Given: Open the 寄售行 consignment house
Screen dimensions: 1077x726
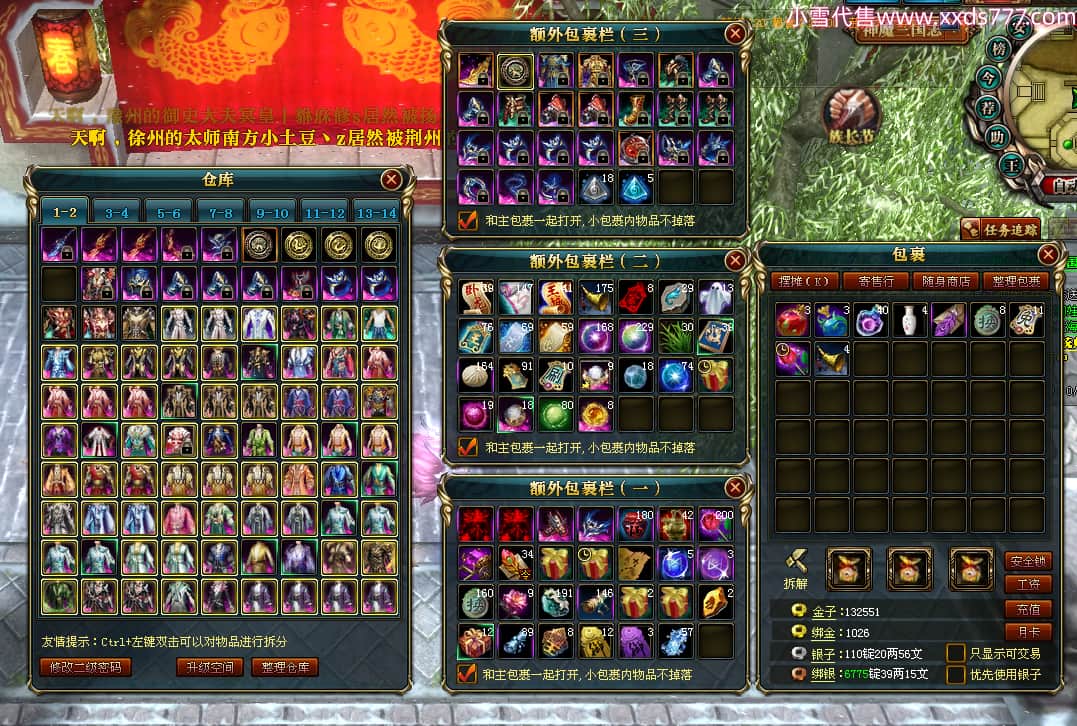Looking at the screenshot, I should (x=875, y=281).
